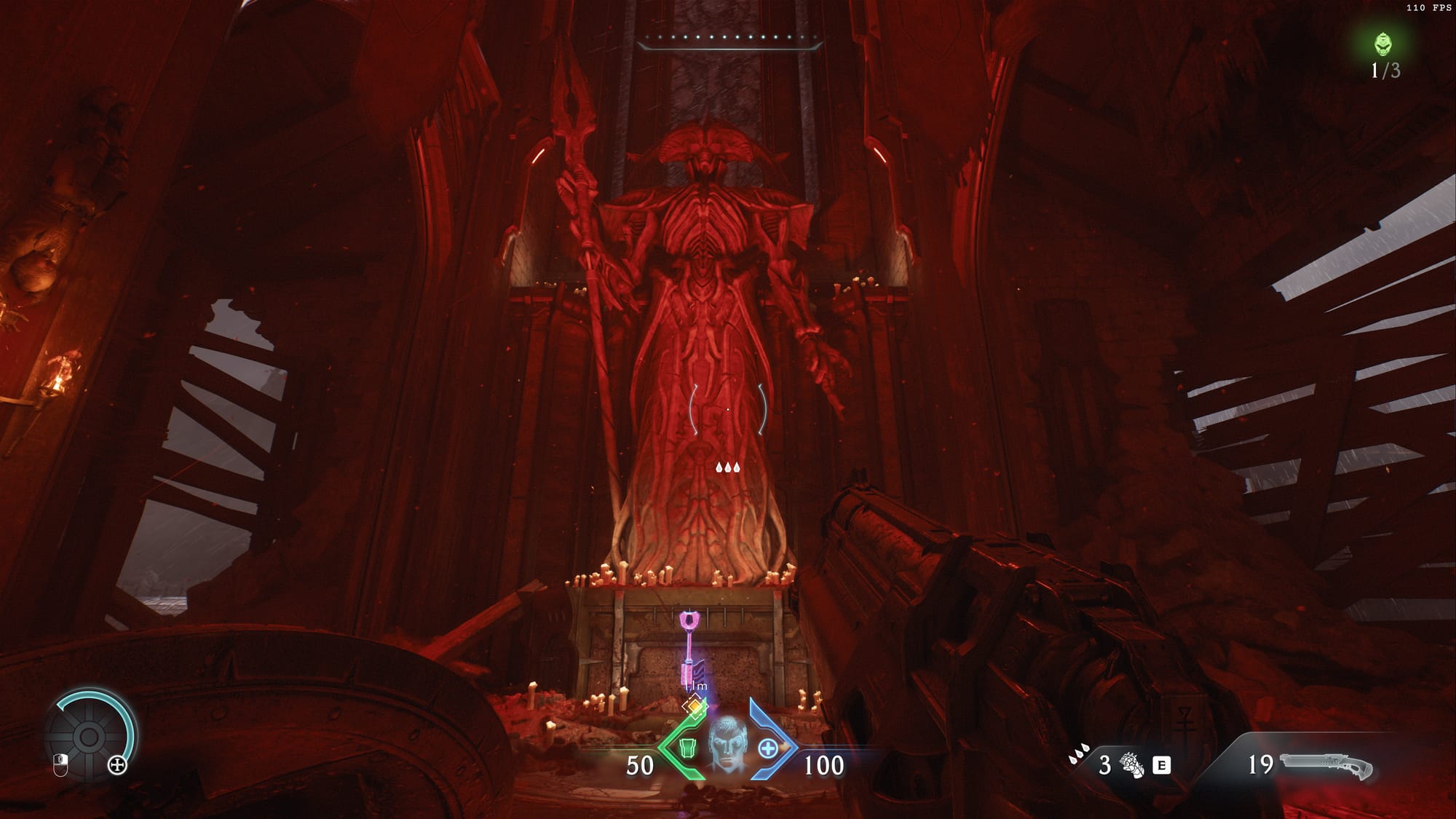Click the orange diamond objective marker
1456x819 pixels.
[x=695, y=705]
